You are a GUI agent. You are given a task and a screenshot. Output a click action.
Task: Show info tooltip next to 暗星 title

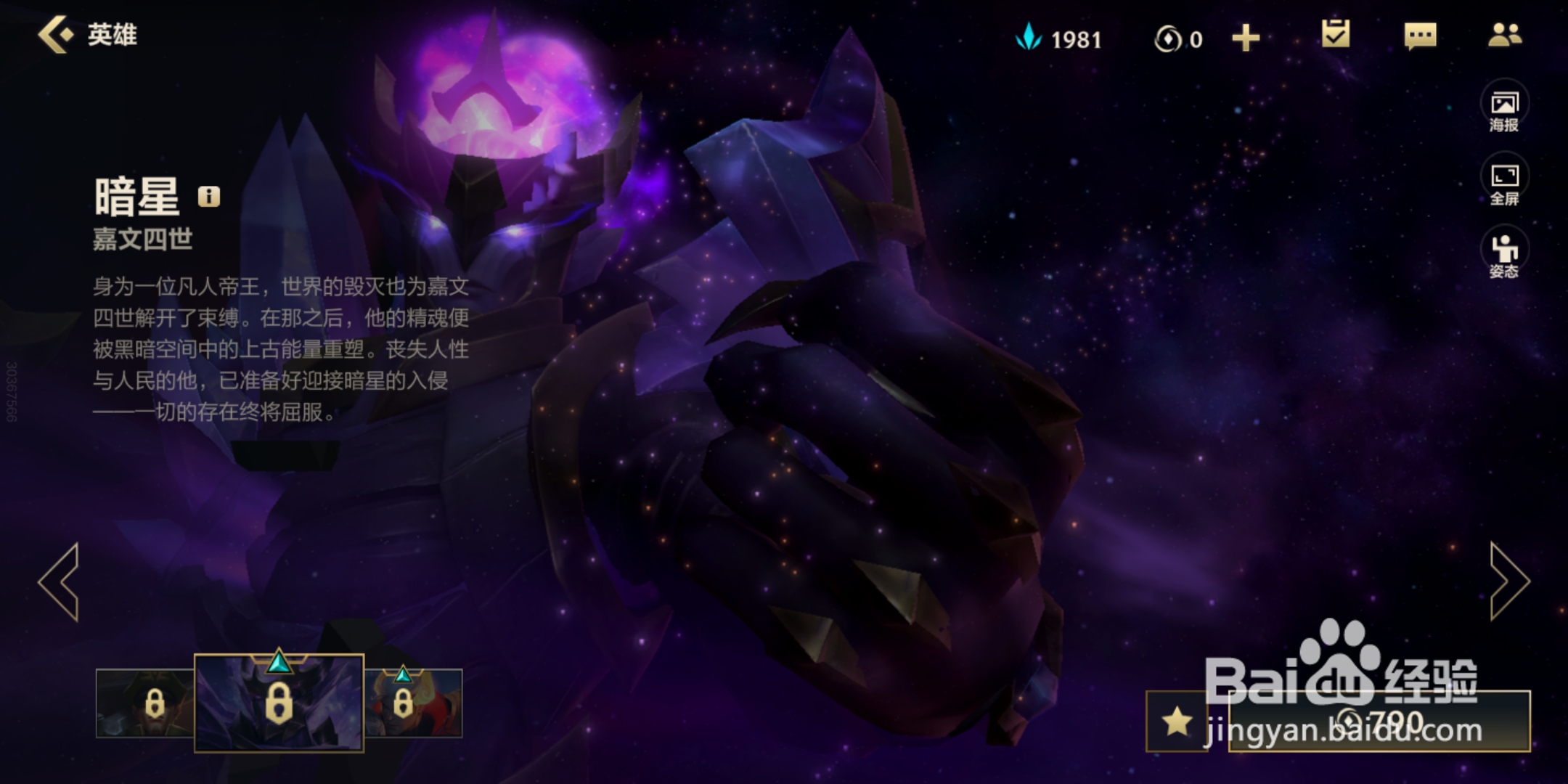click(x=208, y=197)
